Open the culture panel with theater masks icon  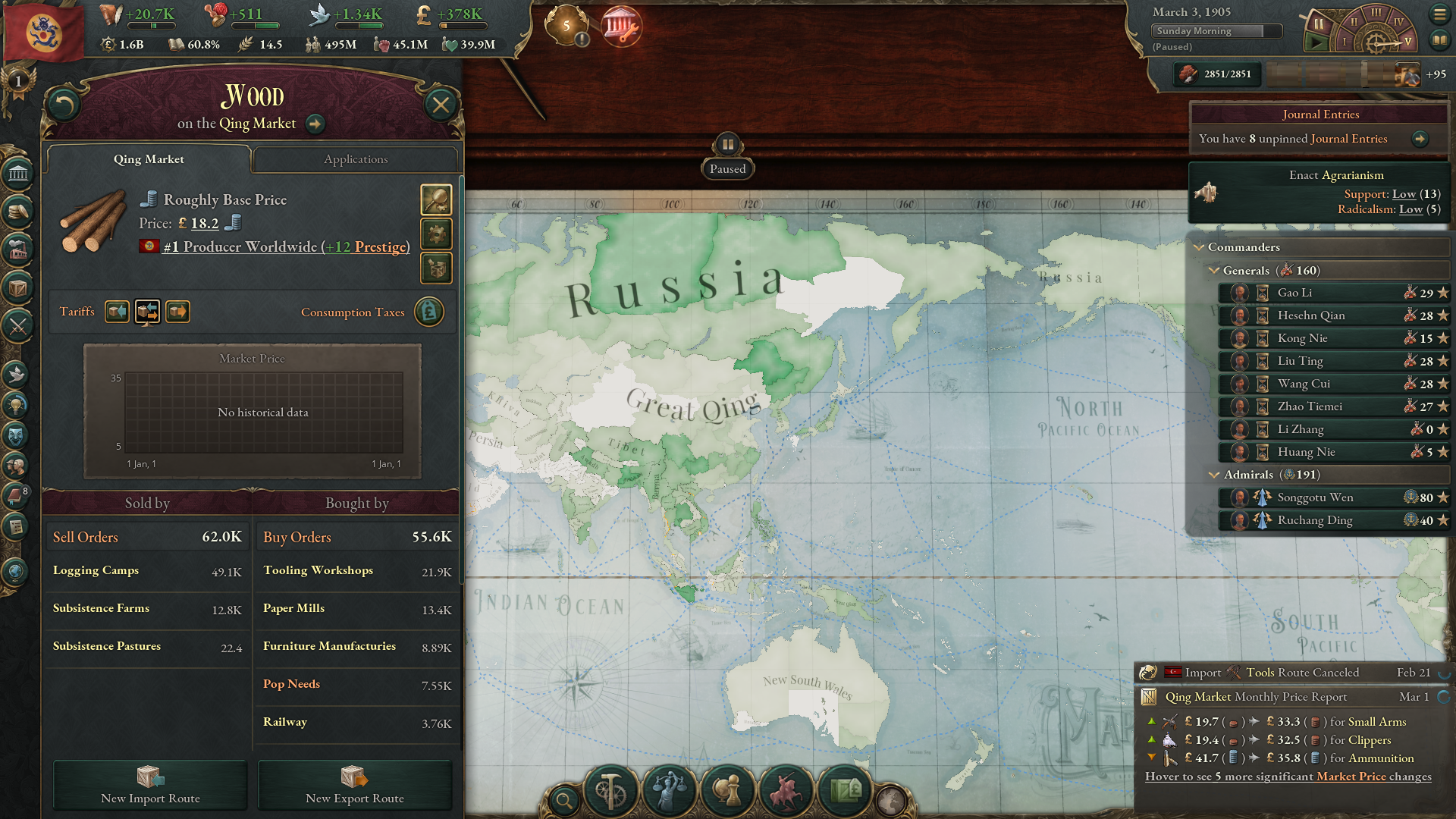click(17, 435)
